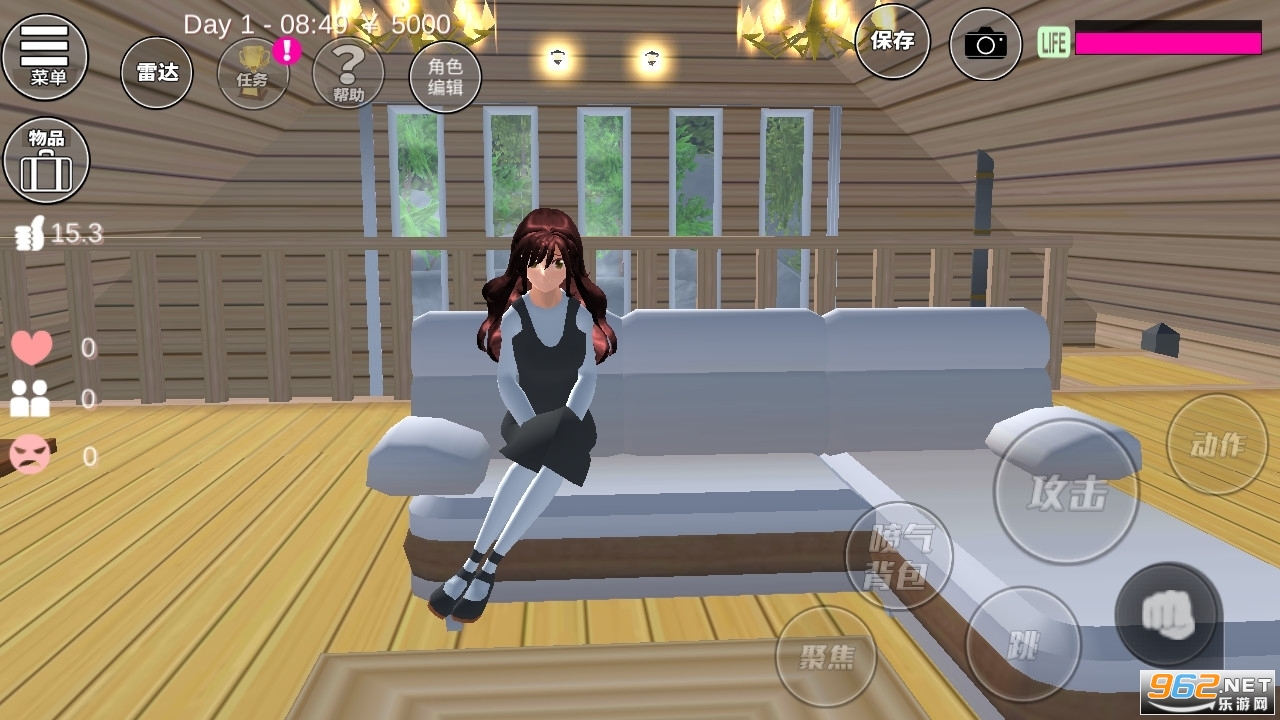Activate the 聚焦 focus button
The image size is (1280, 720).
(826, 656)
